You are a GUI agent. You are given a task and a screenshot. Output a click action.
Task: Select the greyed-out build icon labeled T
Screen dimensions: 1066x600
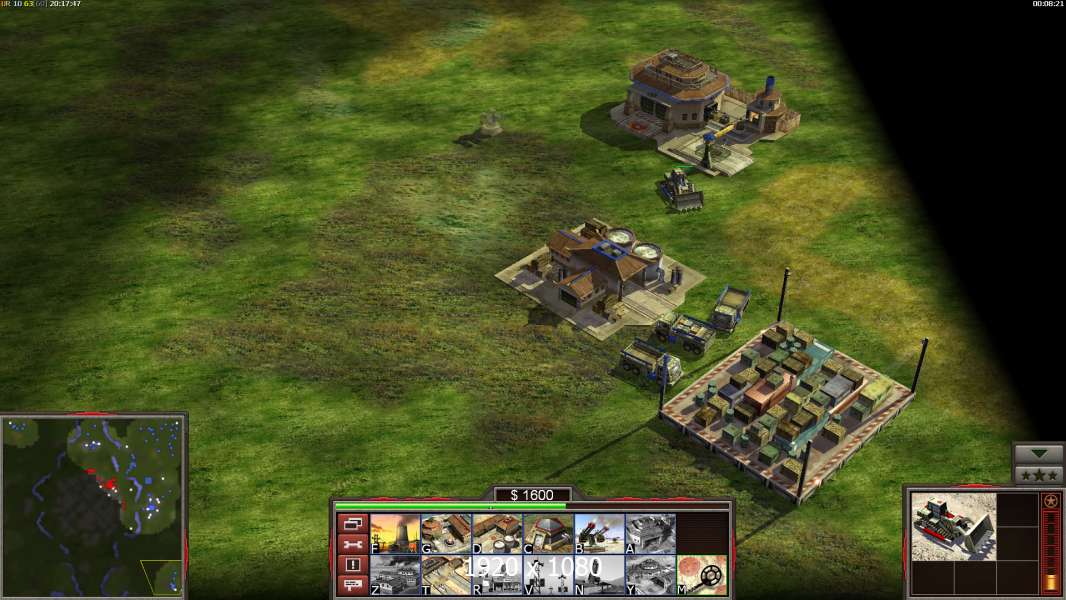click(446, 574)
